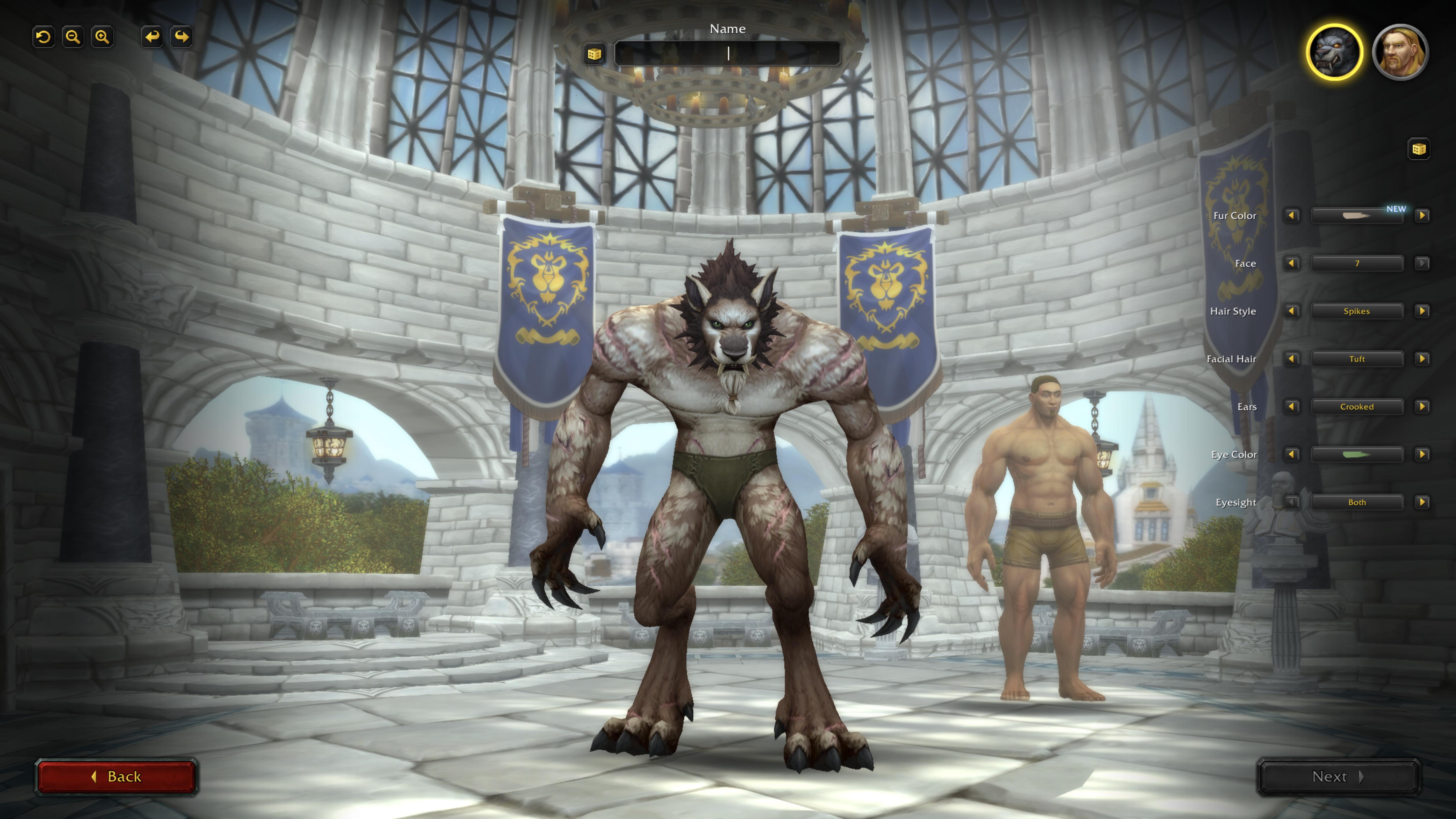Focus the Name text field

(x=727, y=54)
